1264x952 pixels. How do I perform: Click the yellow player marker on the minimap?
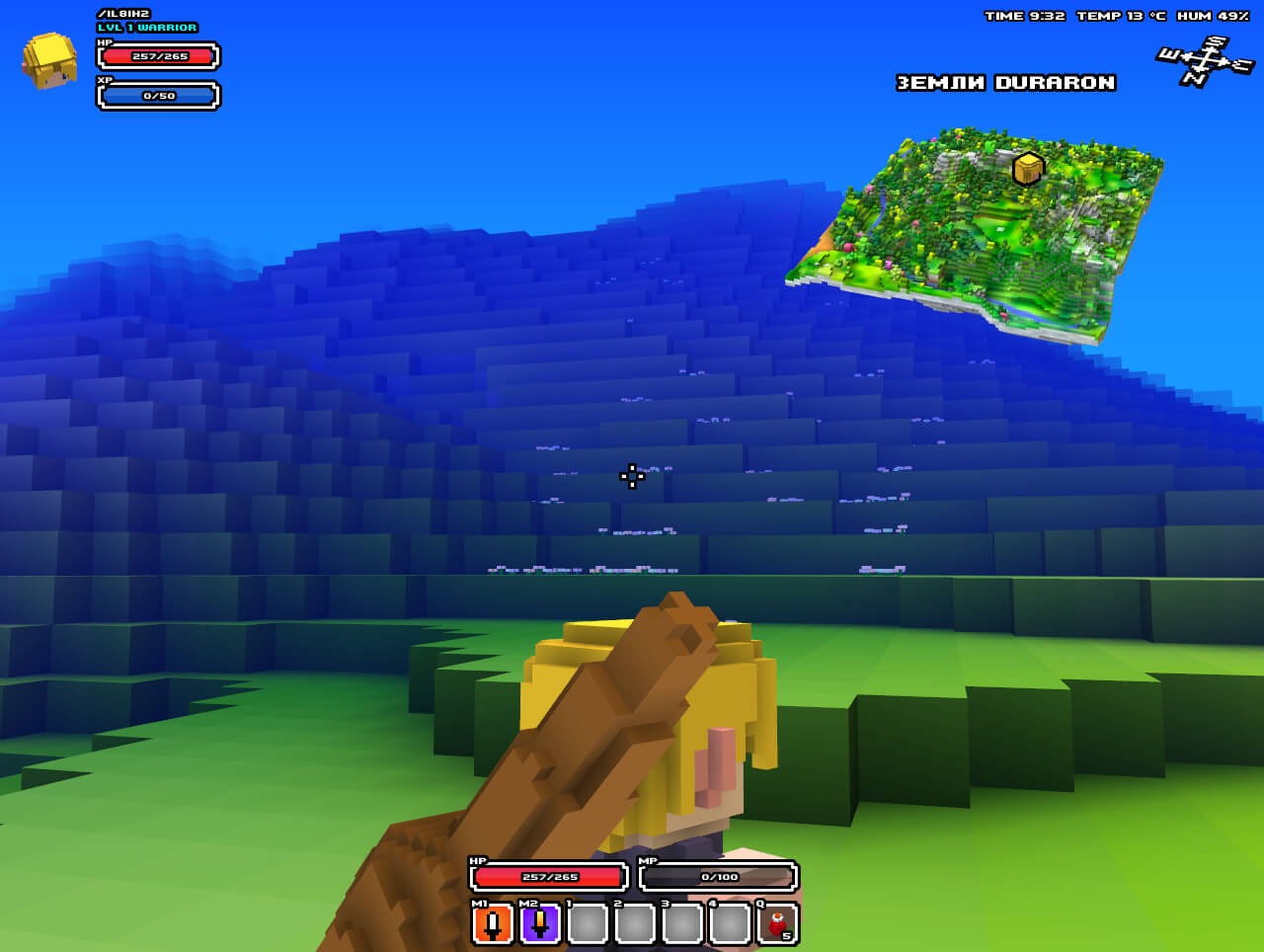coord(1028,169)
